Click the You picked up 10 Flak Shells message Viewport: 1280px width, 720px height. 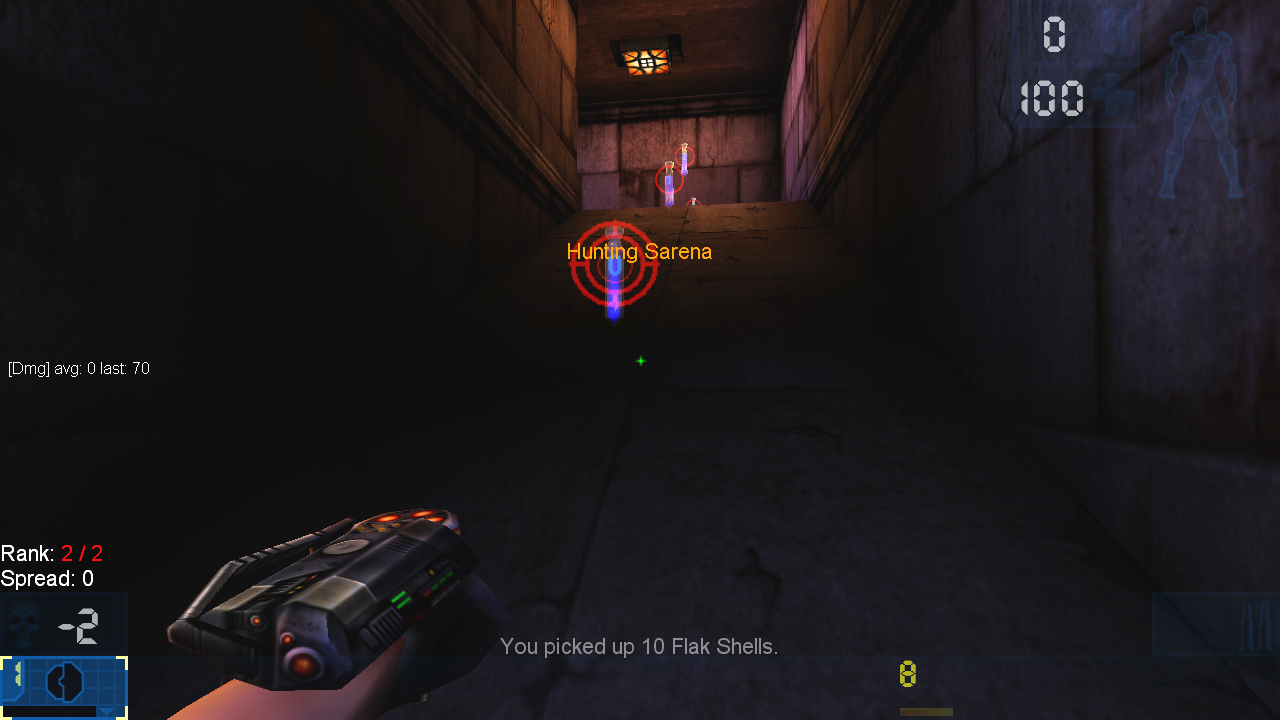click(641, 647)
